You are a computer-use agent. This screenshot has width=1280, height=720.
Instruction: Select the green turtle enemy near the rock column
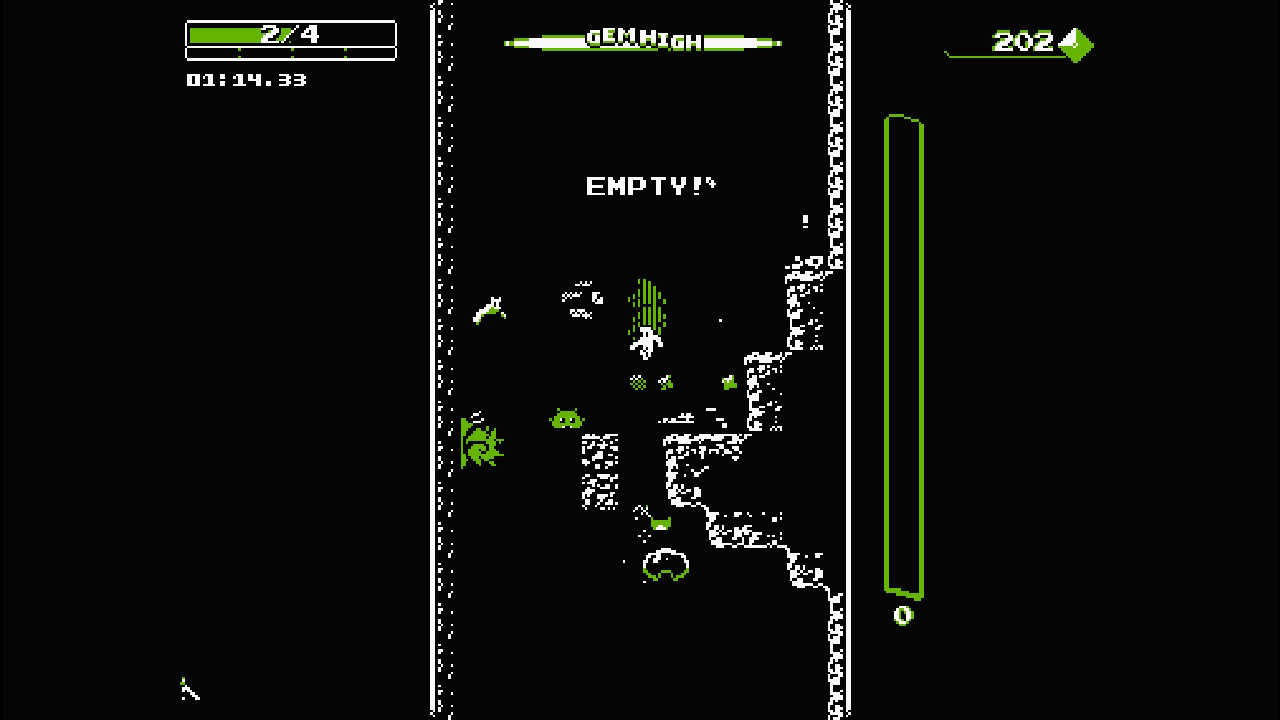click(x=565, y=420)
